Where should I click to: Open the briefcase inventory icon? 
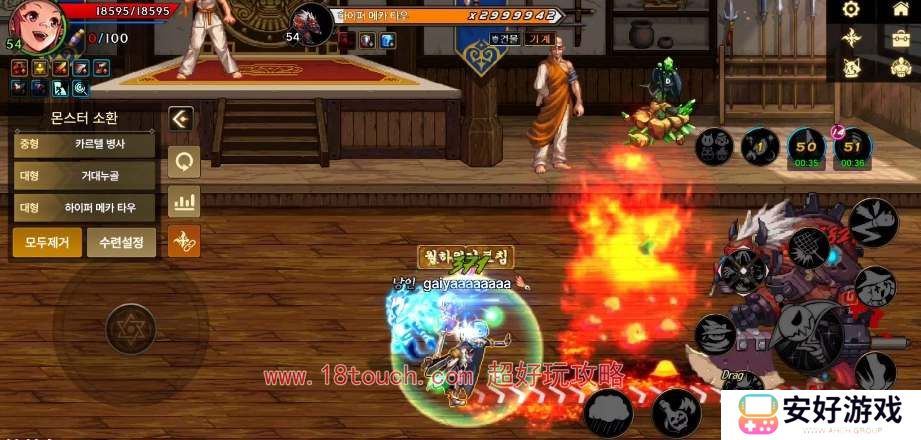[899, 38]
